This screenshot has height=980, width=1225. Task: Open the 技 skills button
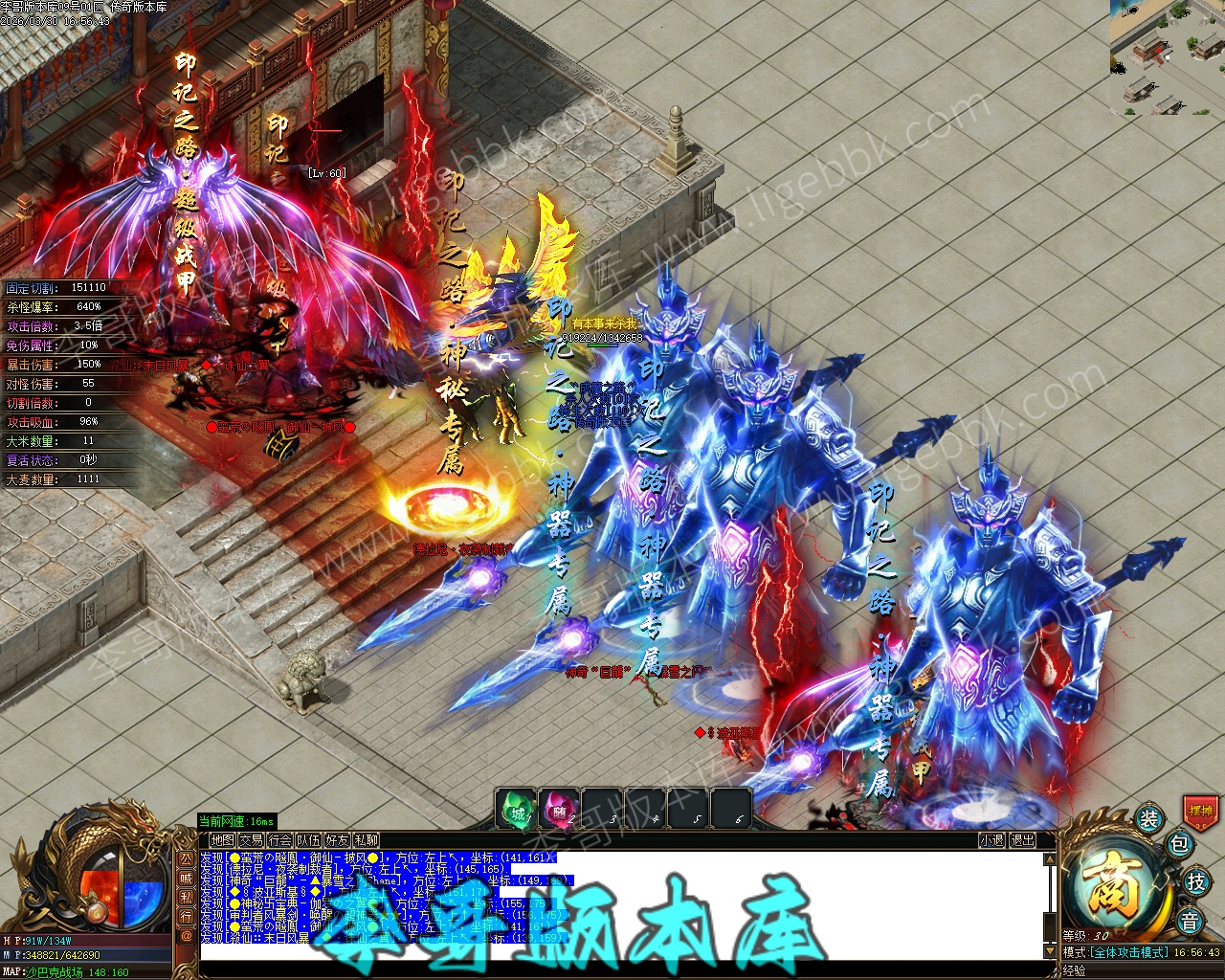click(x=1195, y=882)
